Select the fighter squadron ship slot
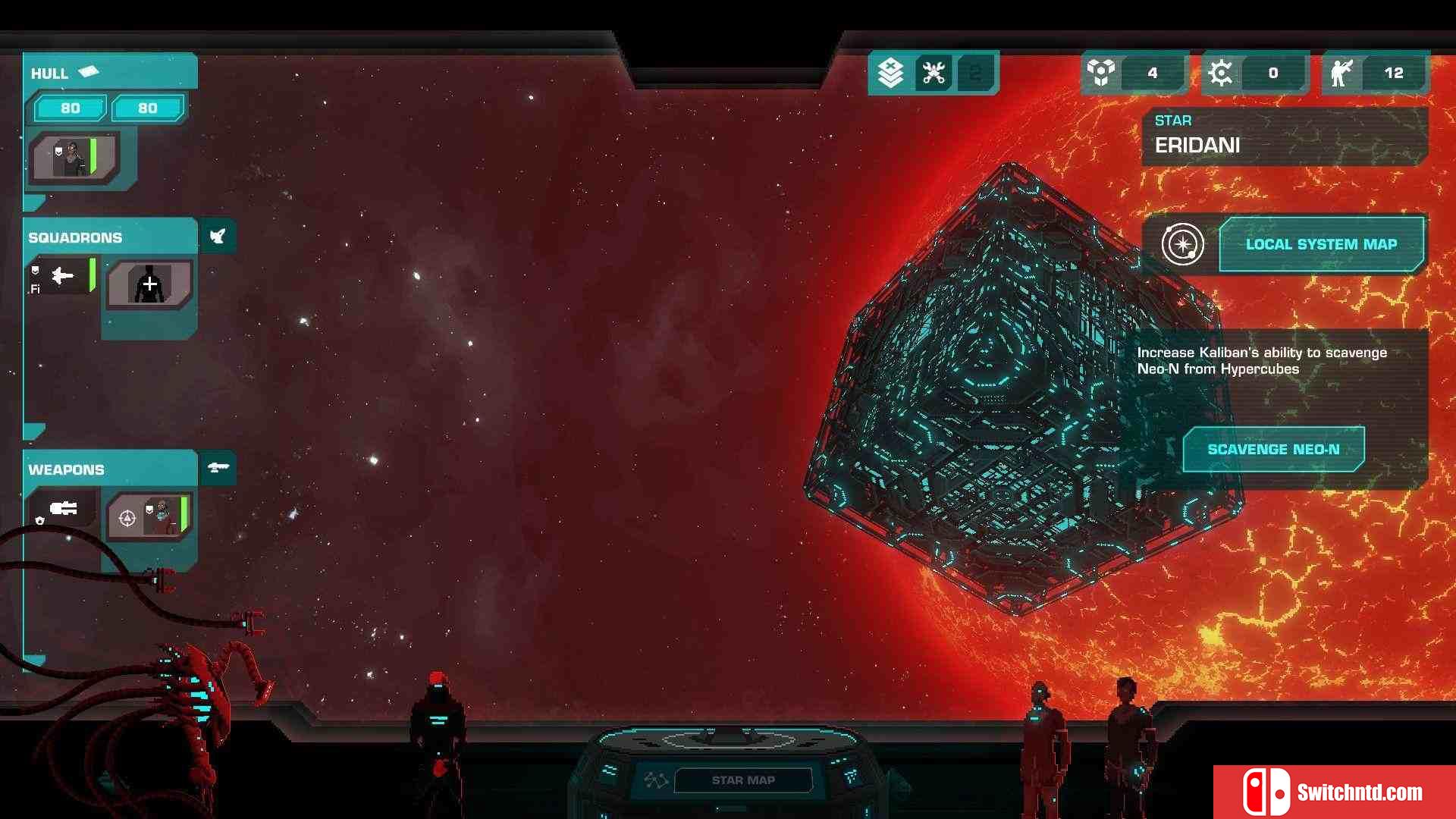1456x819 pixels. 62,276
